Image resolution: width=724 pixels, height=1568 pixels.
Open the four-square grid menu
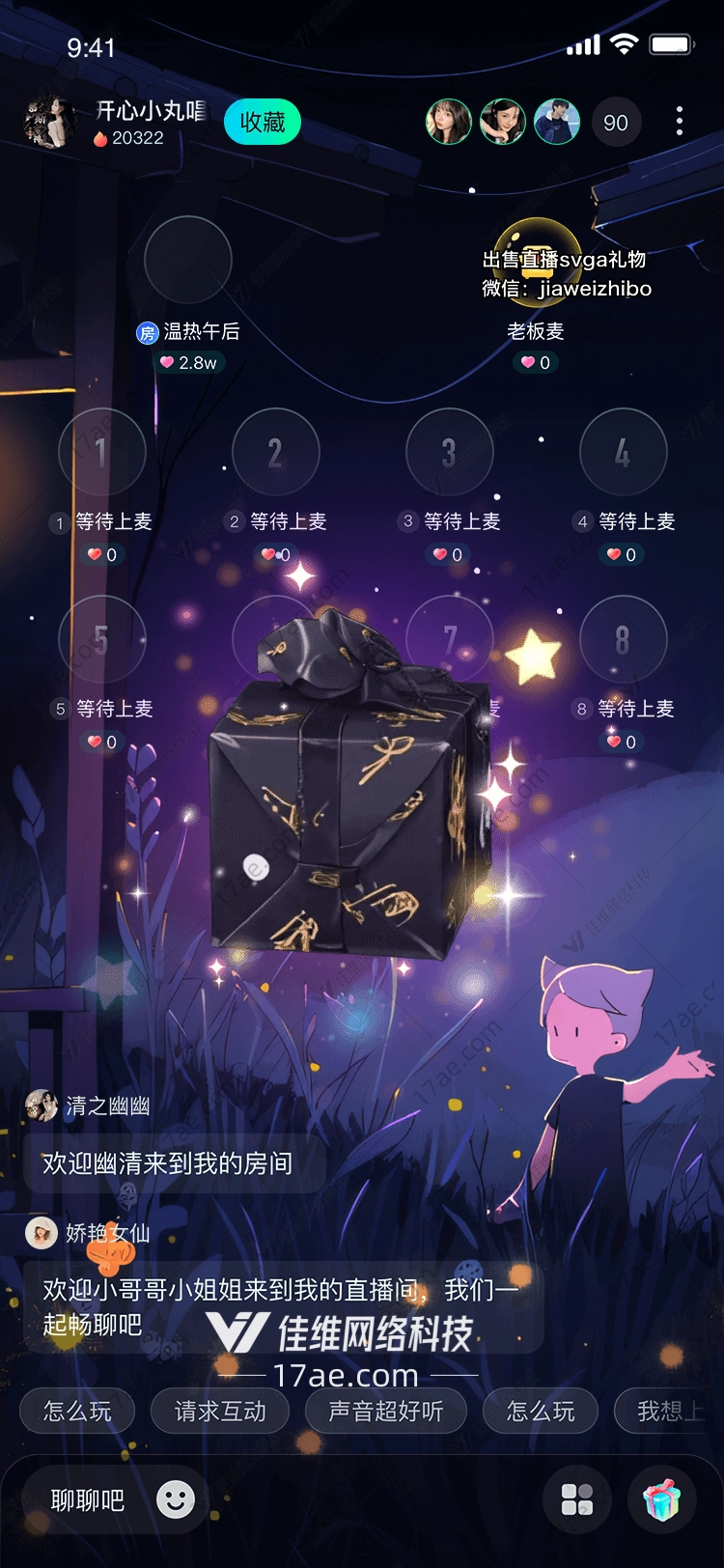pos(577,1499)
